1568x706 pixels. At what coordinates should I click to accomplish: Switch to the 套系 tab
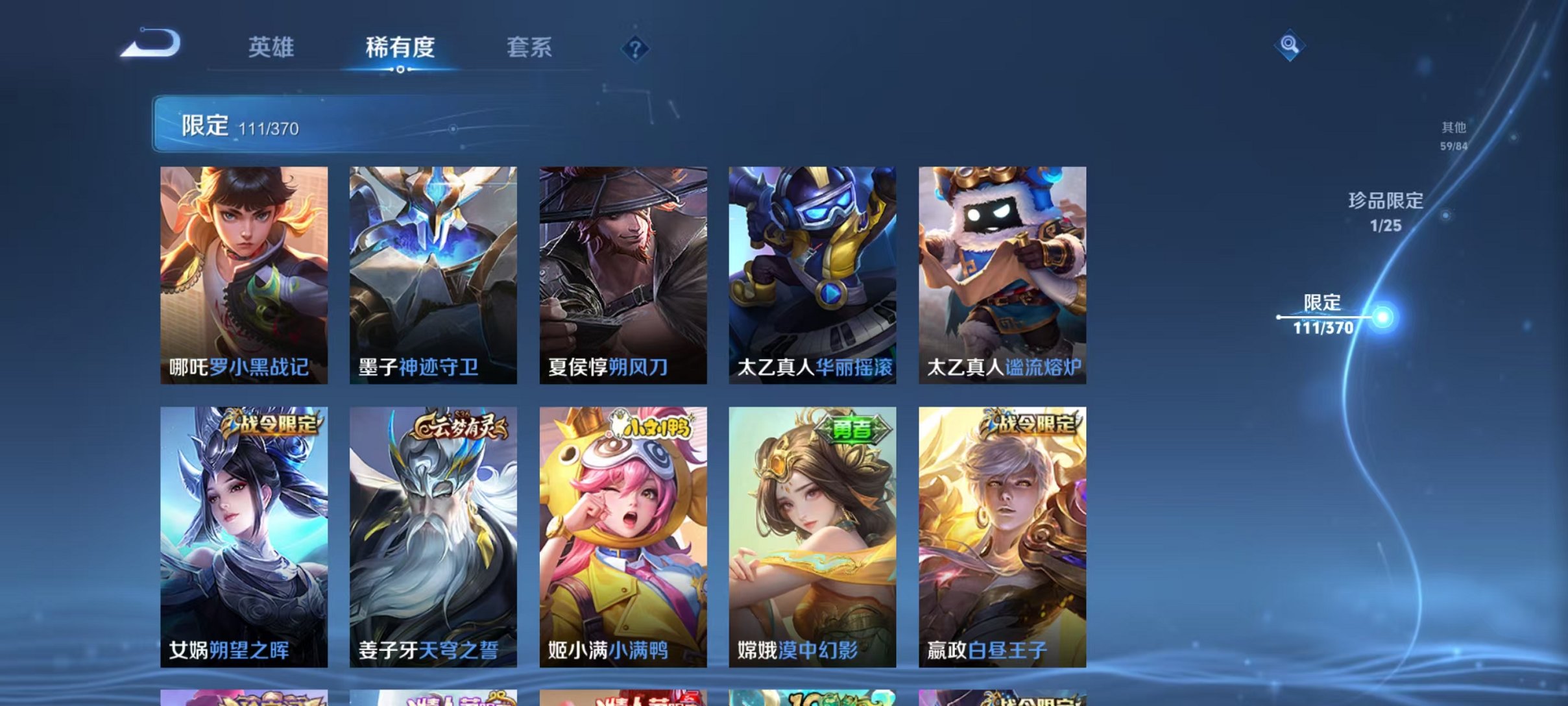(x=529, y=48)
